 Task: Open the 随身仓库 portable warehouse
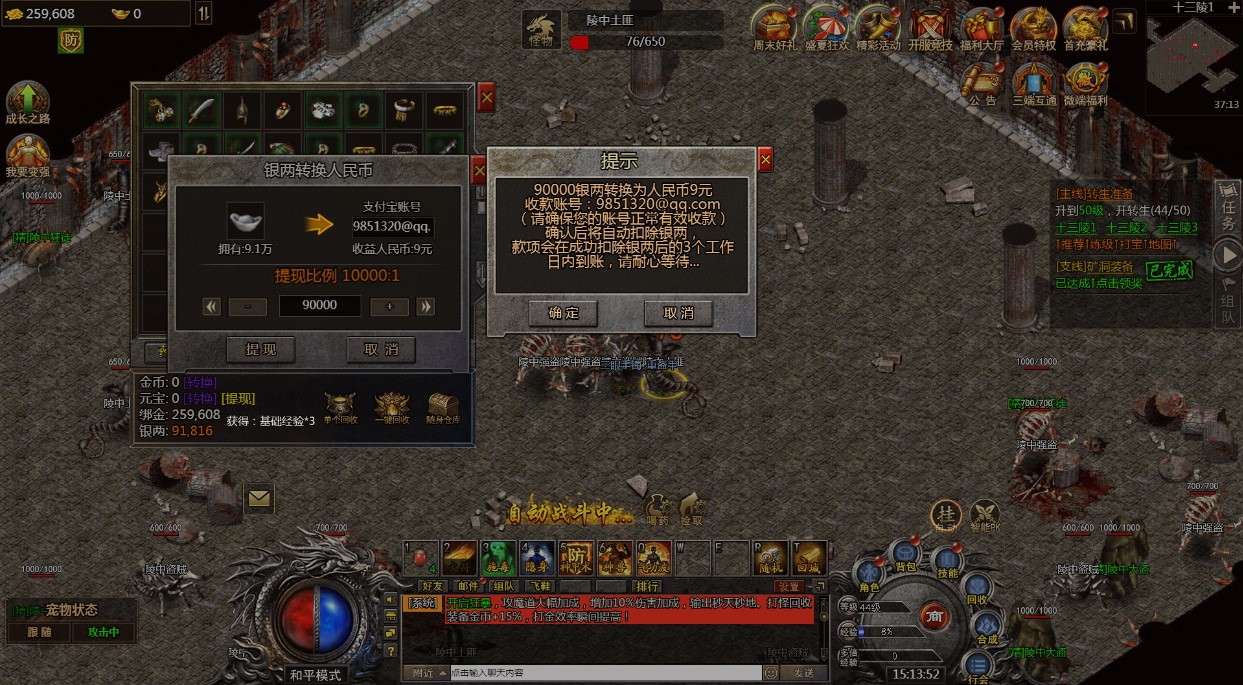tap(444, 408)
